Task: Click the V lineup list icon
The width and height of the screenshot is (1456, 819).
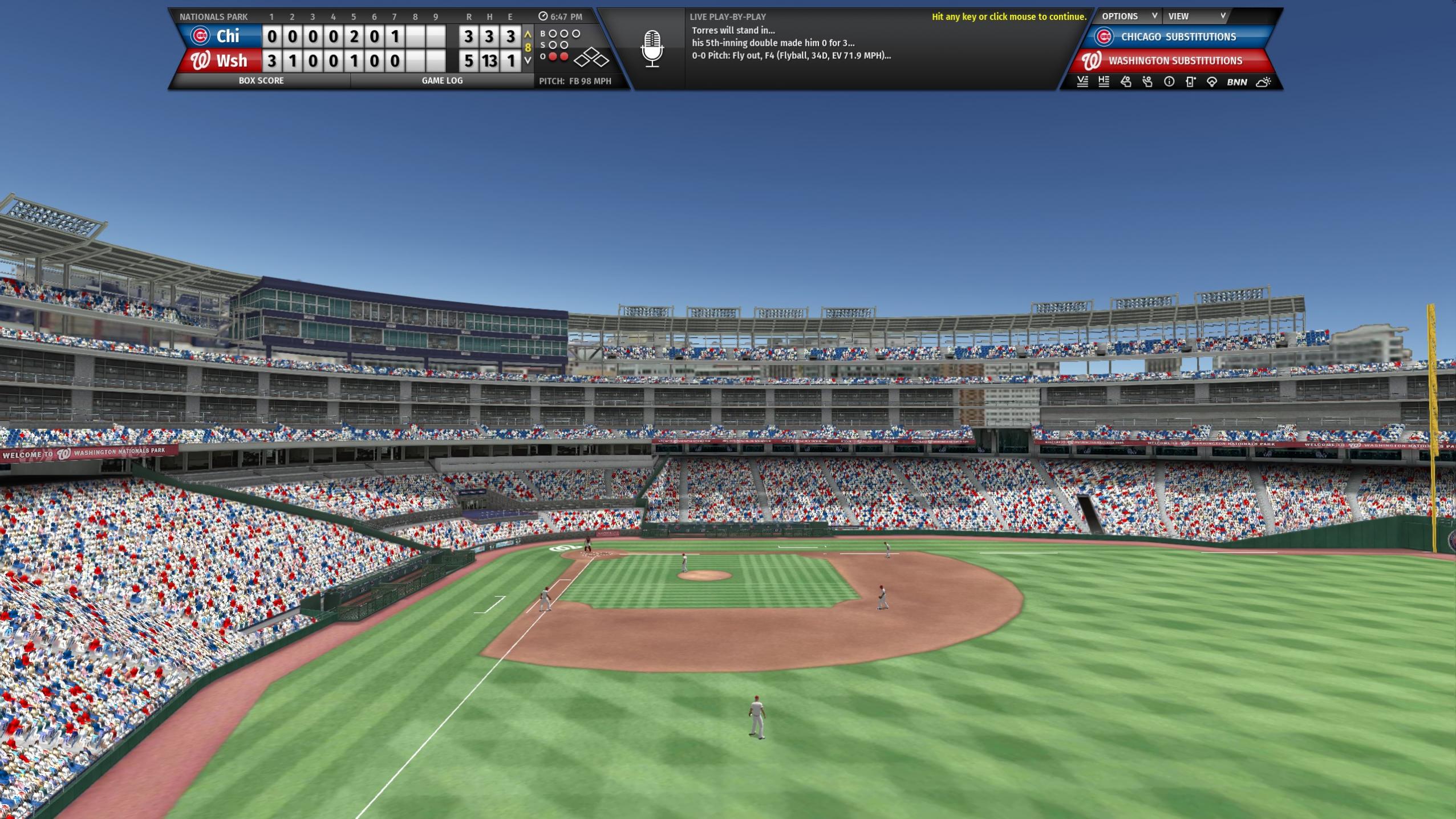Action: [x=1082, y=82]
